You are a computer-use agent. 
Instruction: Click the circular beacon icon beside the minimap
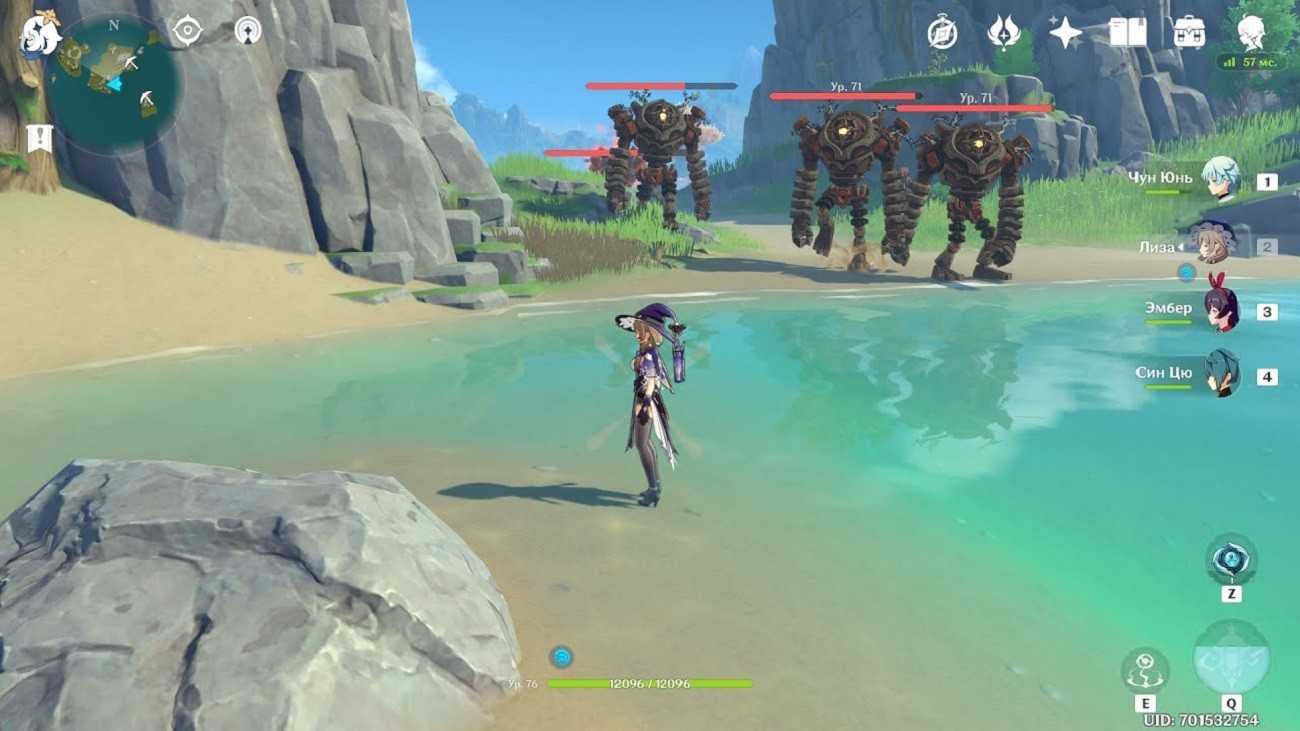(248, 31)
